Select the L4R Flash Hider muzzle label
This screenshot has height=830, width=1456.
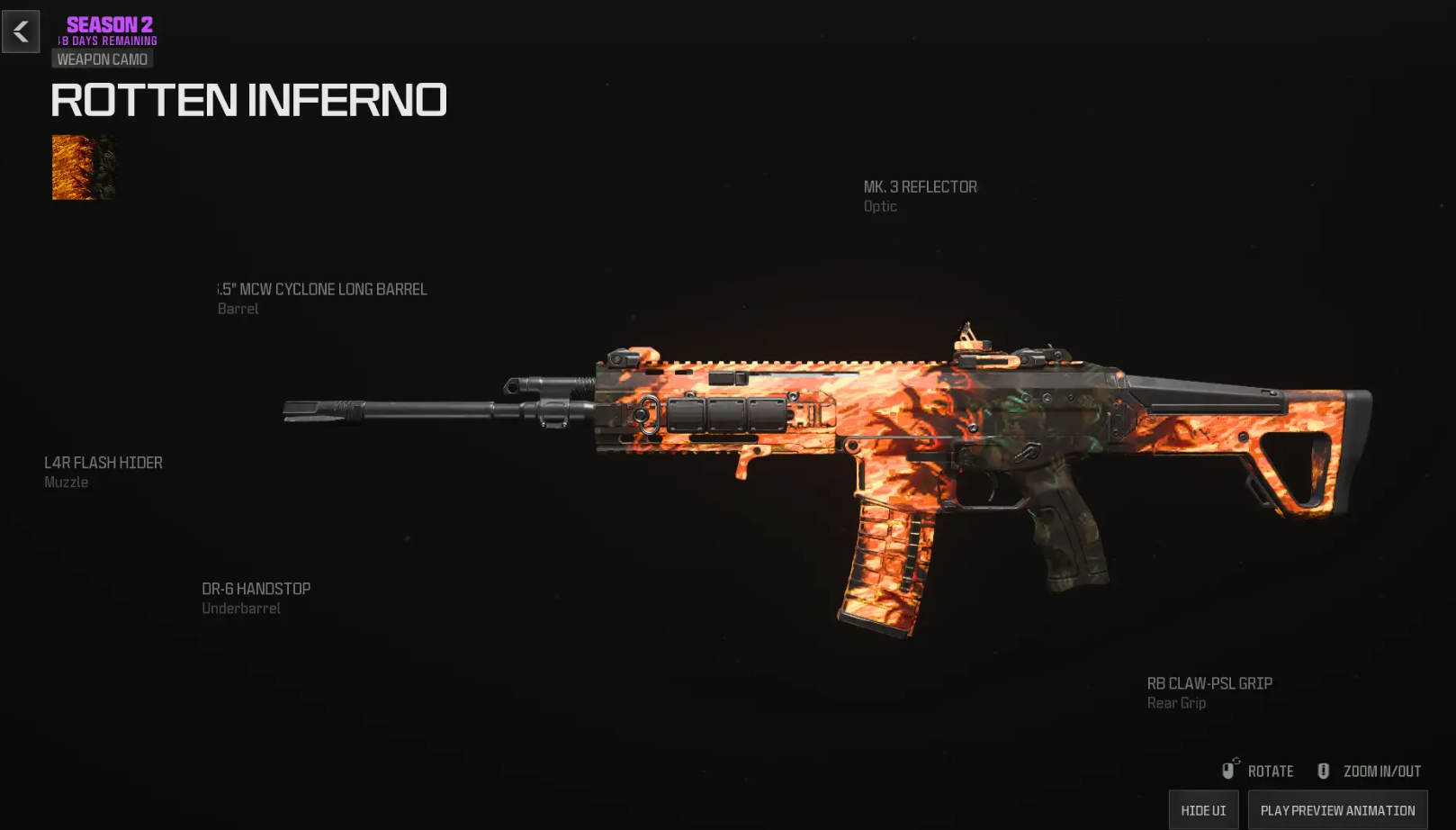[x=103, y=462]
